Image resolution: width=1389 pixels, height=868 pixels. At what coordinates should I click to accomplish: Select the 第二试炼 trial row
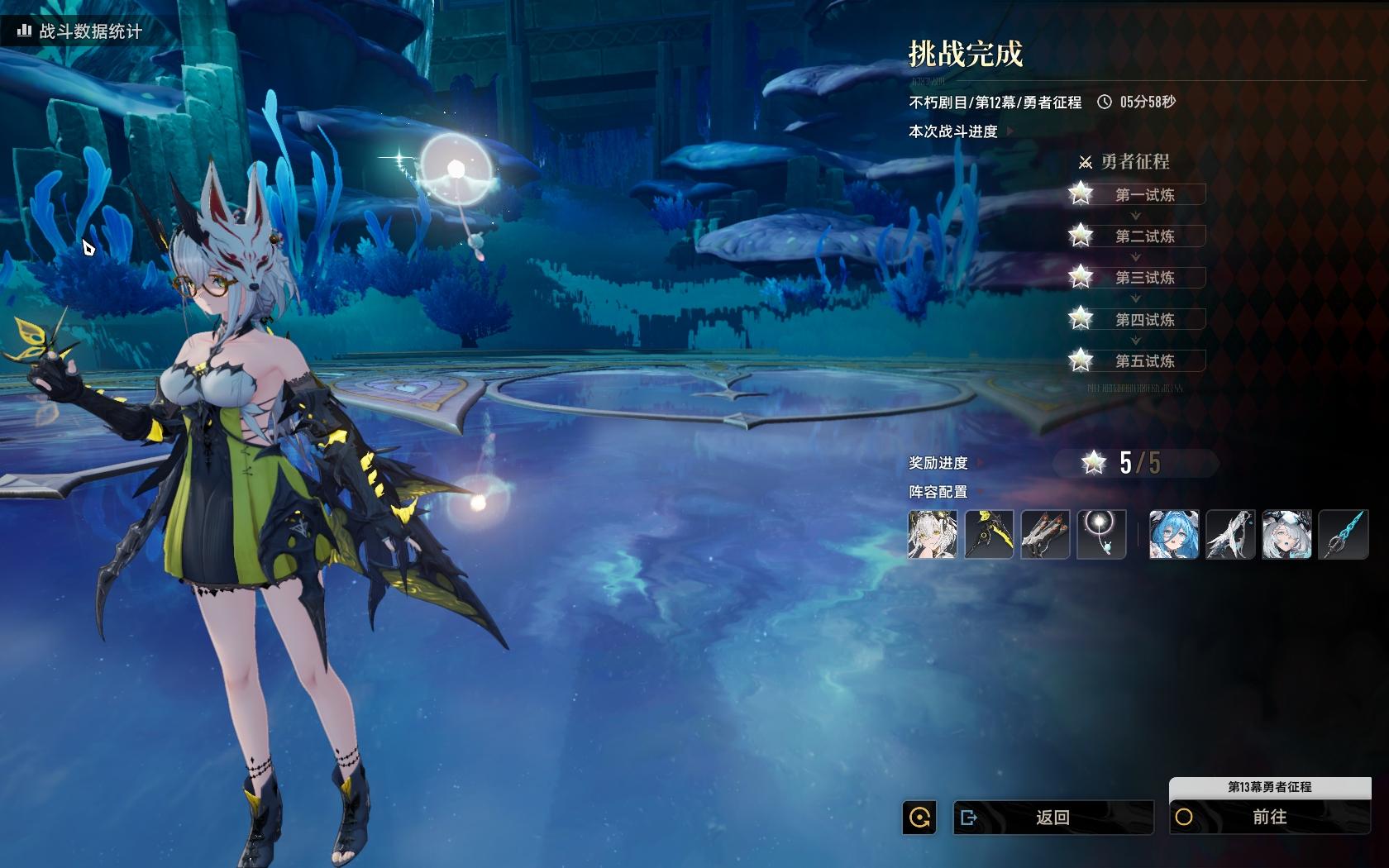point(1144,236)
